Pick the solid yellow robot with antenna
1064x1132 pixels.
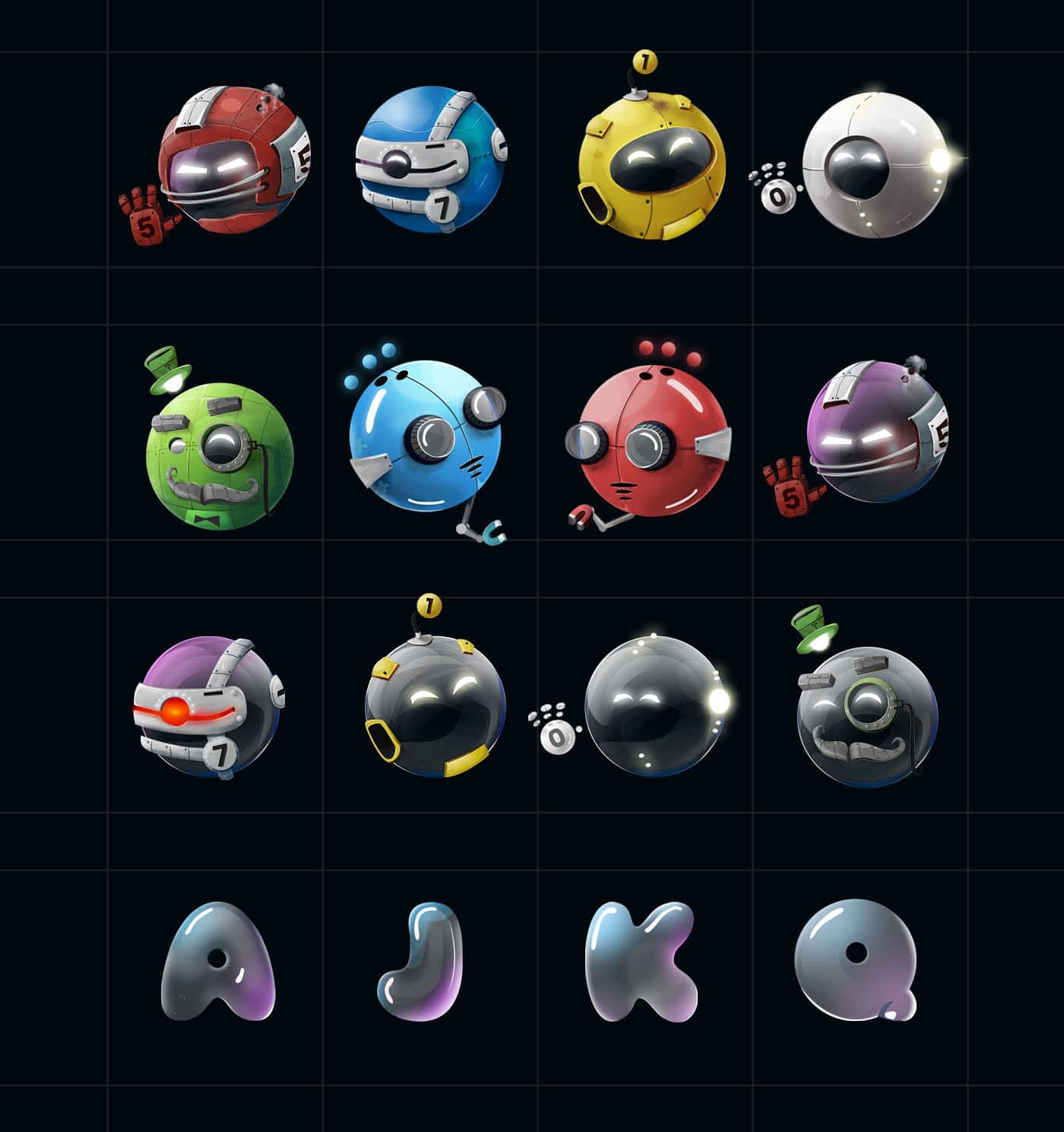[x=651, y=167]
